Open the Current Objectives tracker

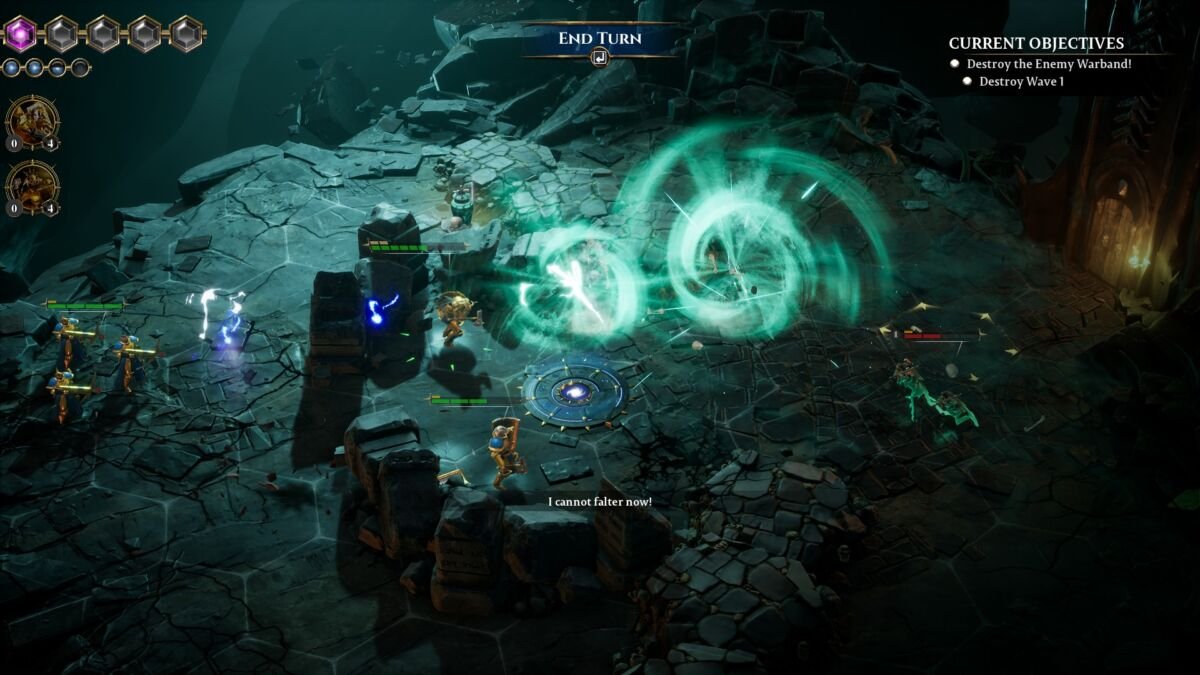click(x=1036, y=43)
